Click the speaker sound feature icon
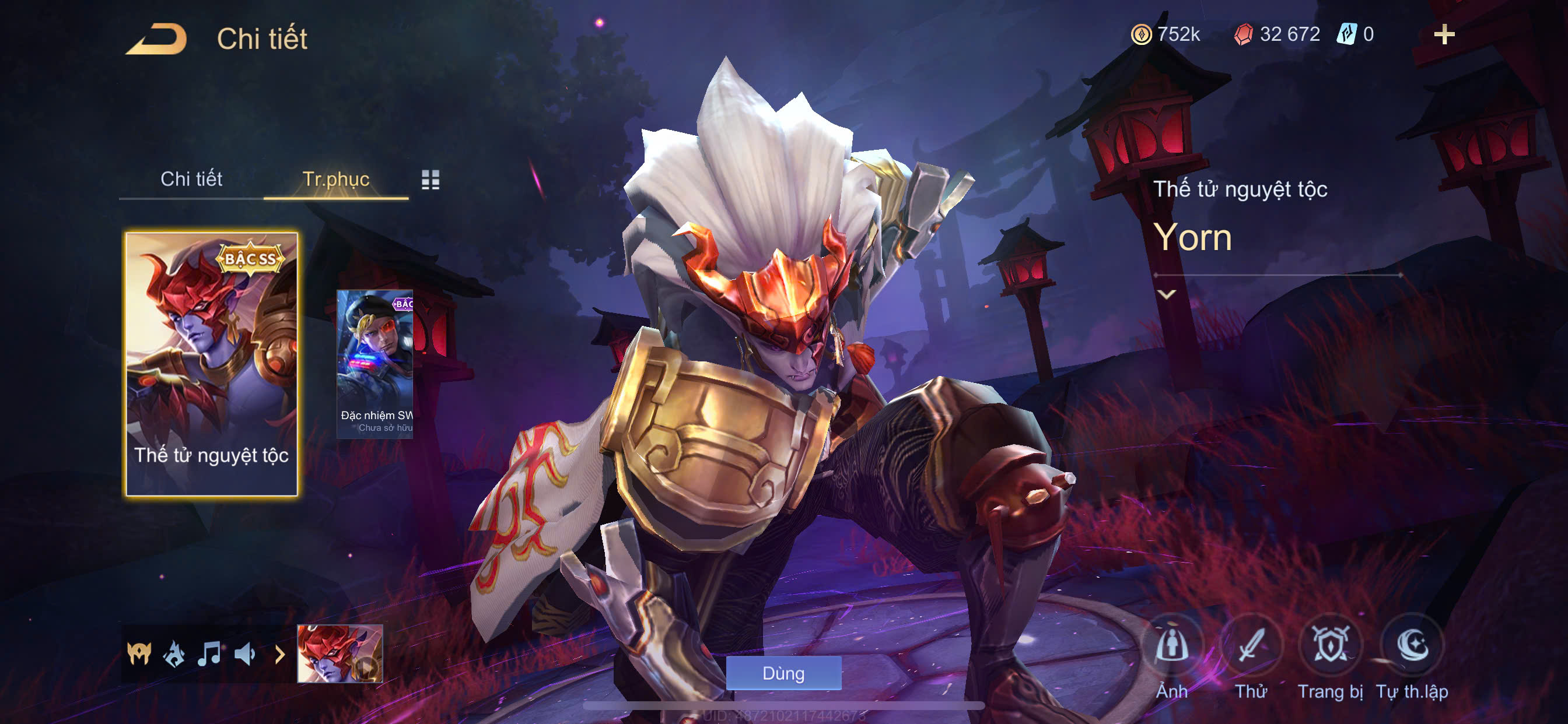Screen dimensions: 1568x724 (x=244, y=654)
